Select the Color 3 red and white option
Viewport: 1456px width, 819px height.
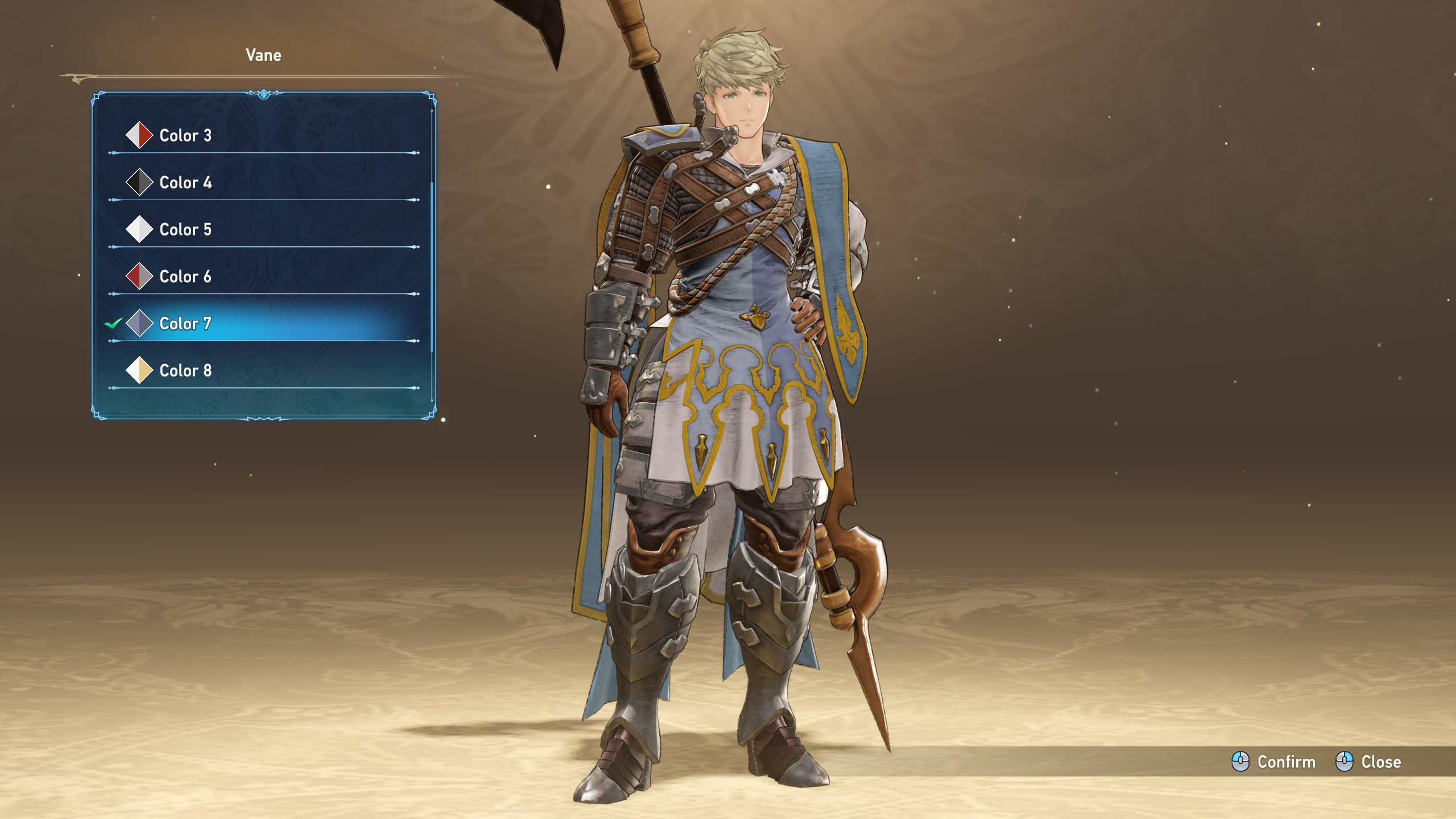tap(185, 135)
